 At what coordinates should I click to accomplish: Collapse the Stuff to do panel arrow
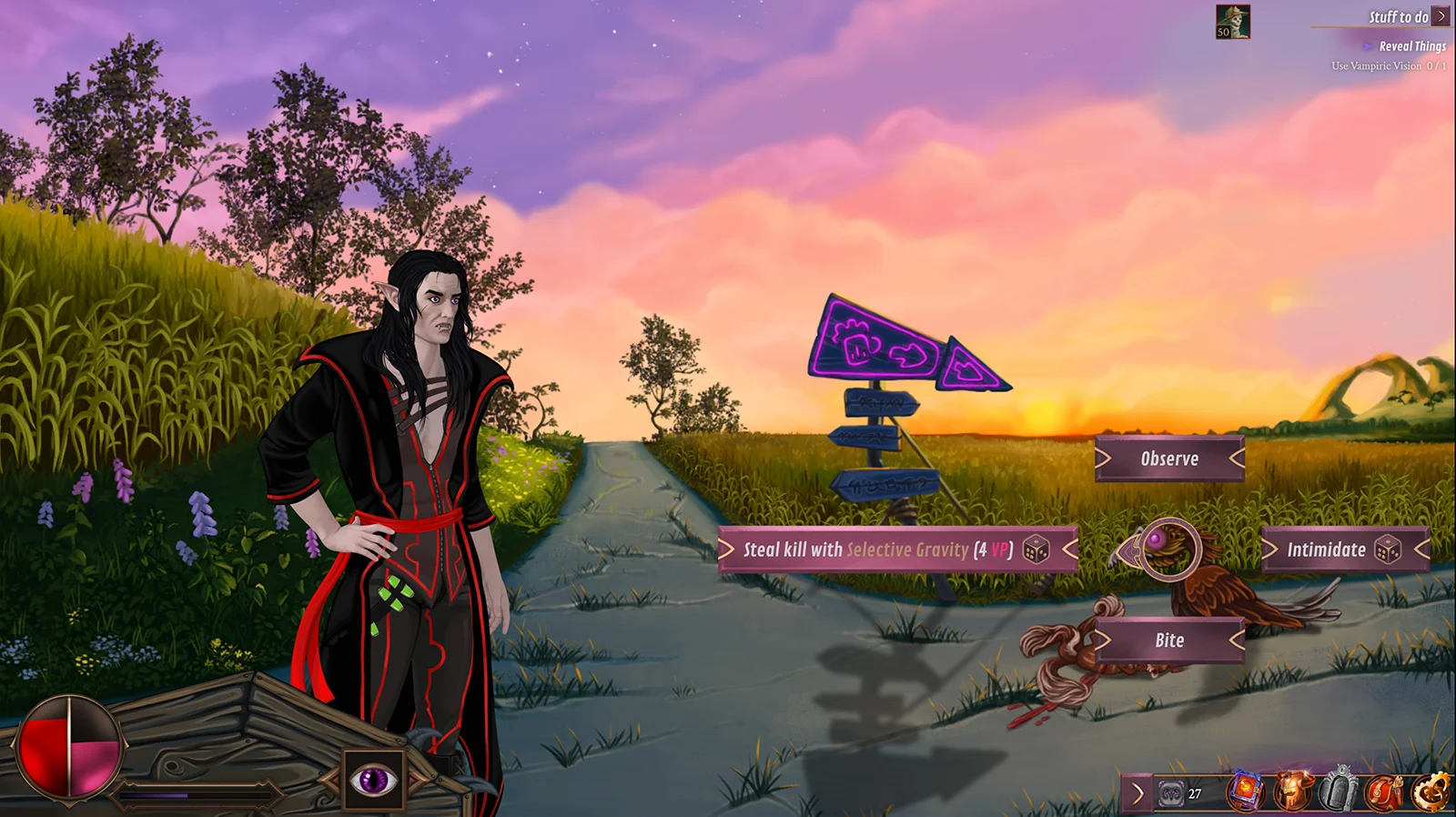(x=1441, y=16)
